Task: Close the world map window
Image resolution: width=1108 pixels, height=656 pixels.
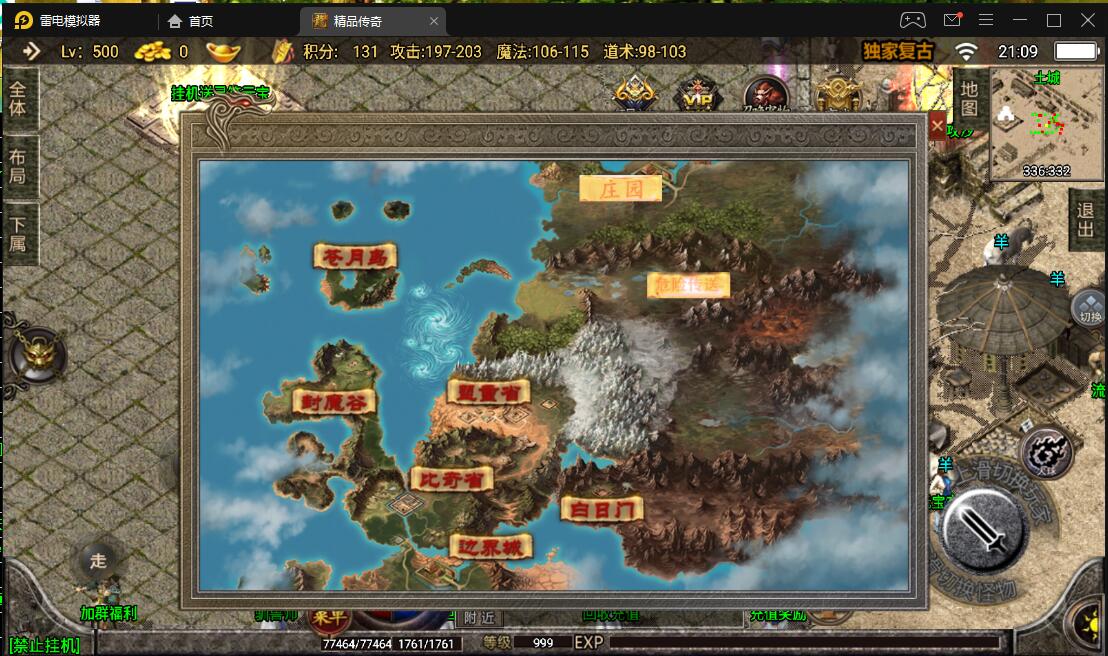Action: pos(937,127)
